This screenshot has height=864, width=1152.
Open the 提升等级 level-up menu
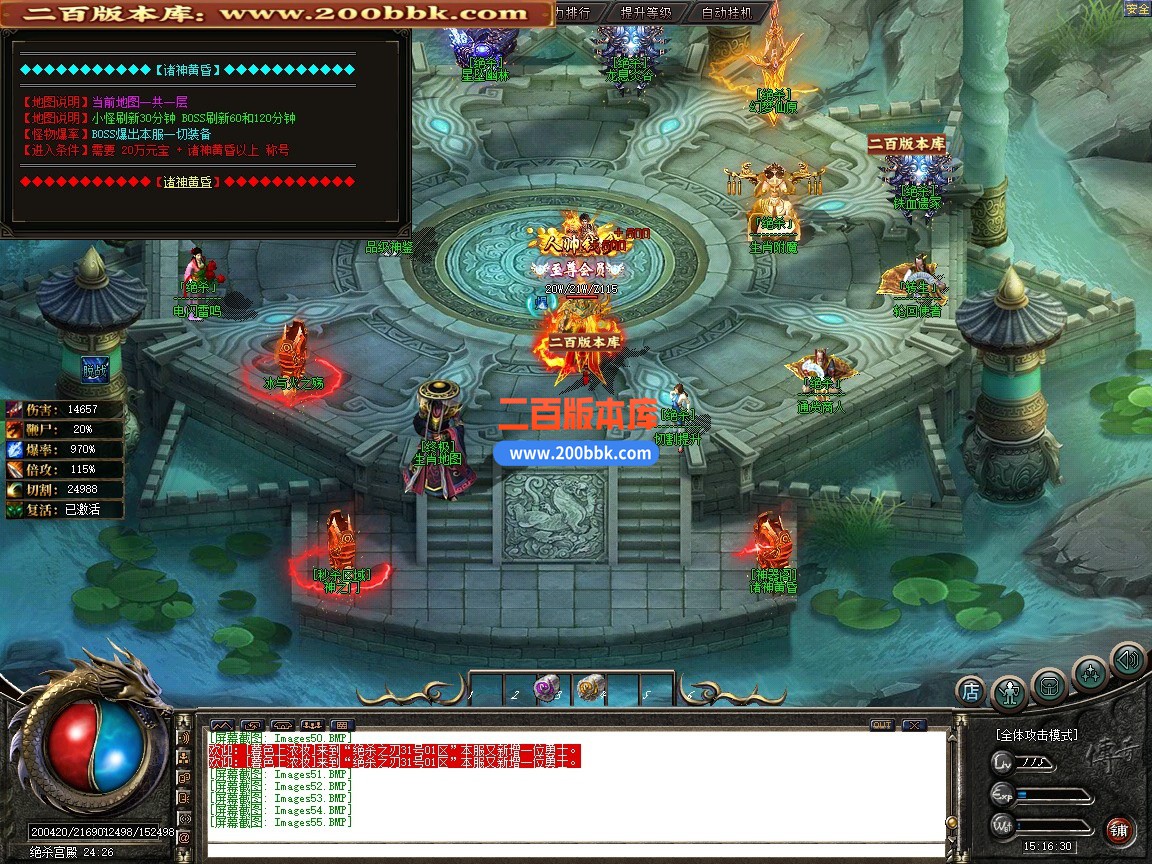(x=645, y=13)
